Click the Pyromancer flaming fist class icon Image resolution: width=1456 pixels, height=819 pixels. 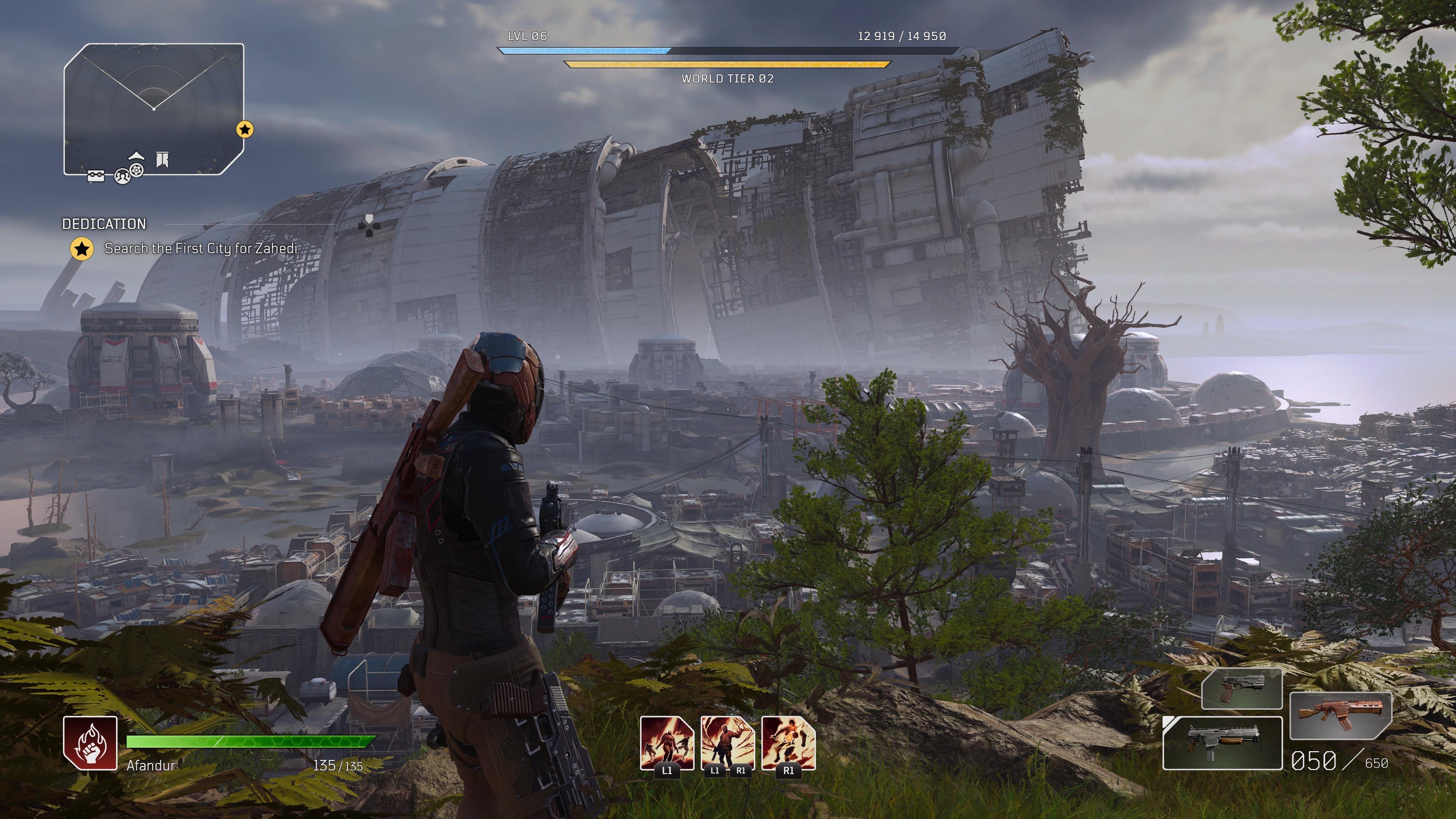pos(91,743)
